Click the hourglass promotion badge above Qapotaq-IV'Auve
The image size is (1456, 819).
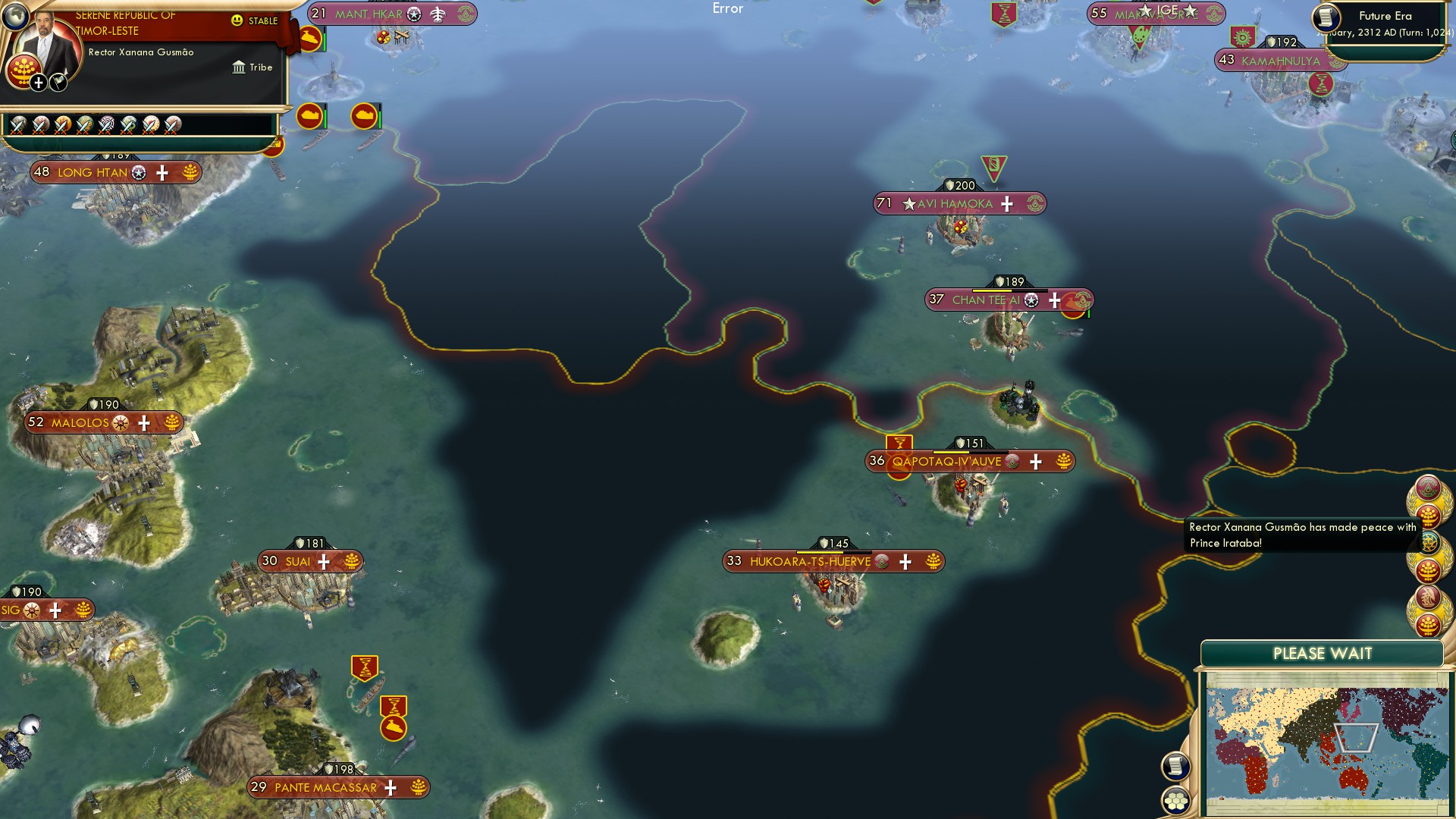[x=899, y=441]
